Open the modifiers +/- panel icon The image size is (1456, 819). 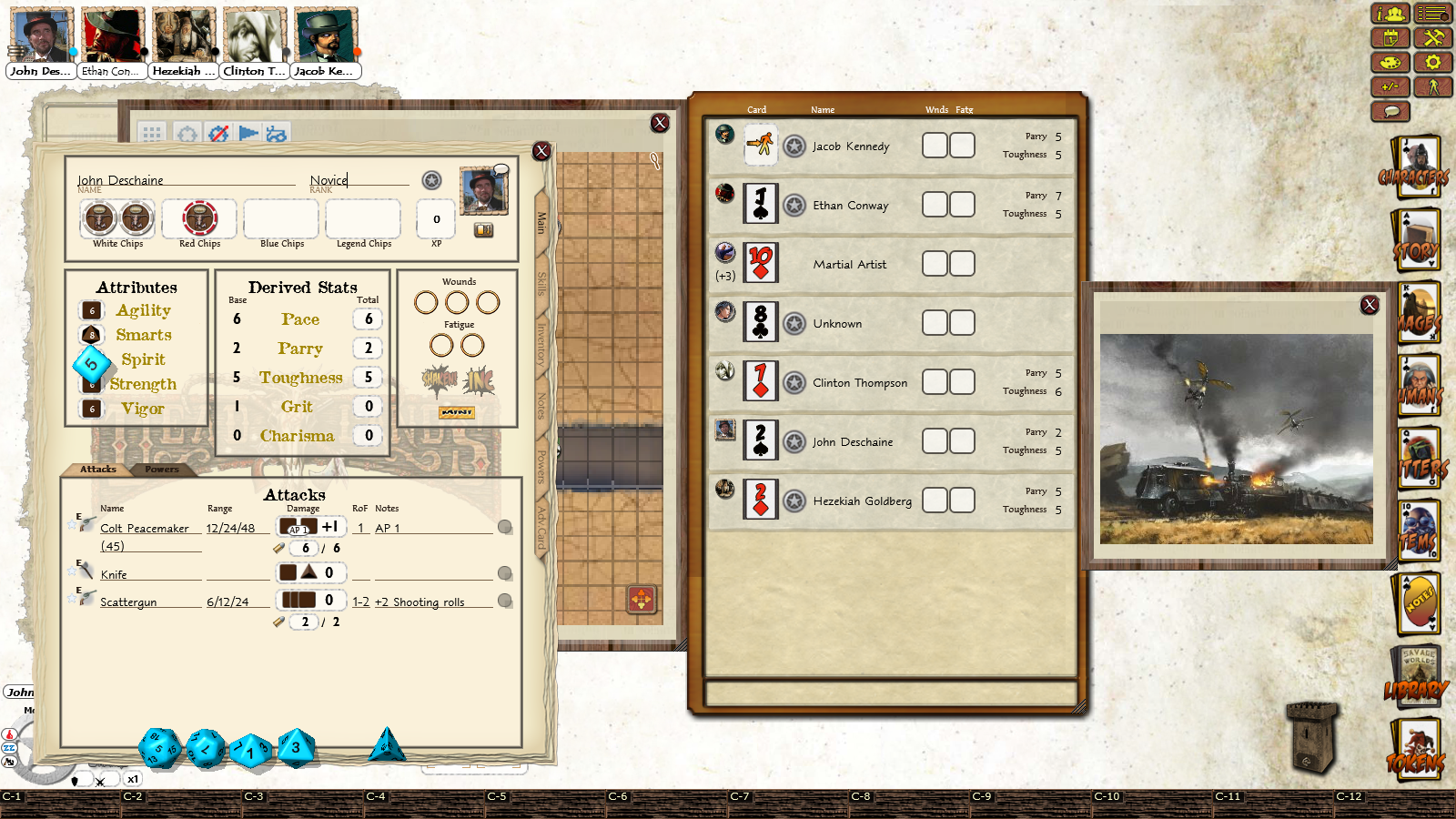1390,87
